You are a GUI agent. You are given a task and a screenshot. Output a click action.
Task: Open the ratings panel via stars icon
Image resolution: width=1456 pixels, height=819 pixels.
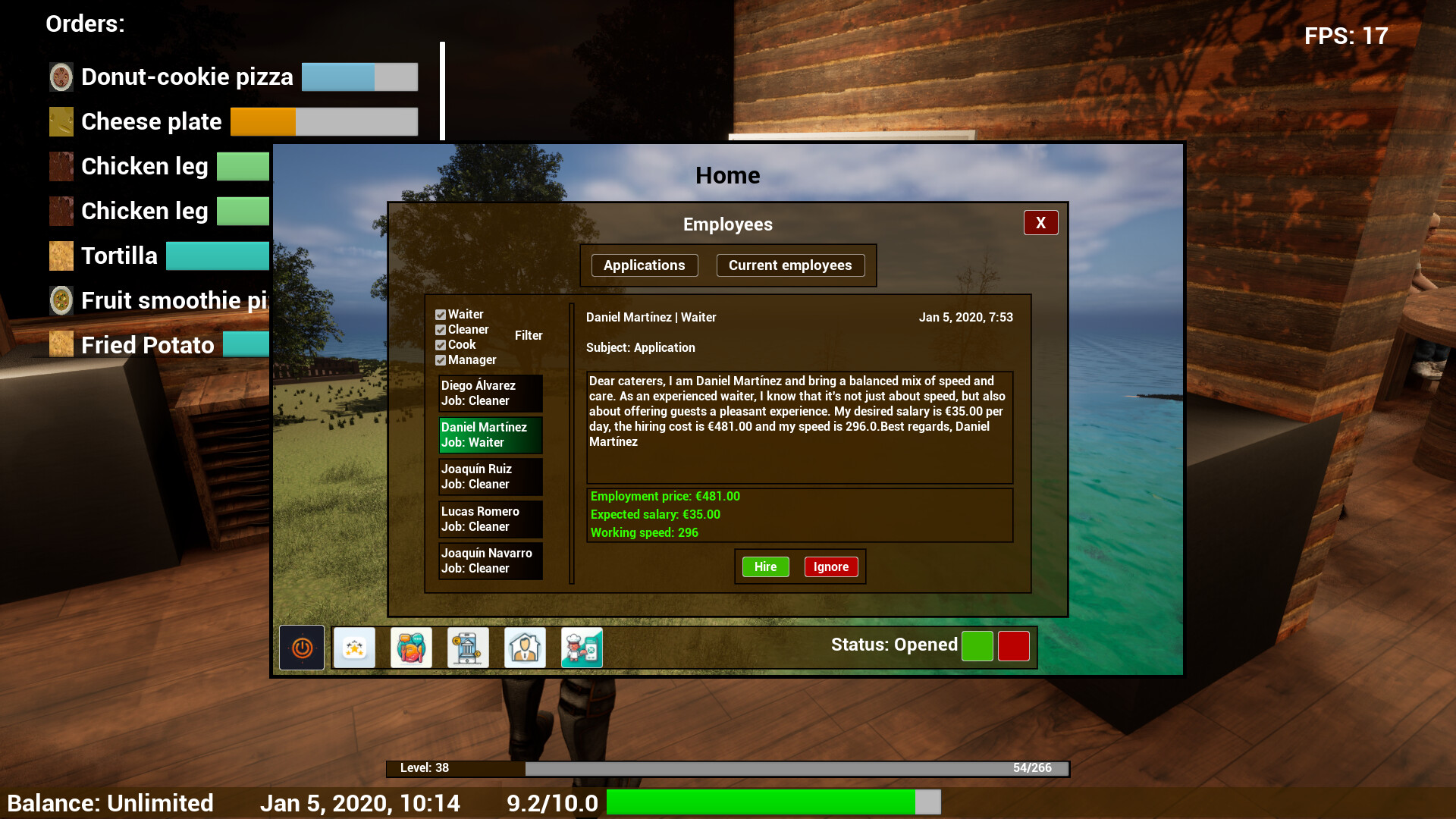[x=354, y=647]
